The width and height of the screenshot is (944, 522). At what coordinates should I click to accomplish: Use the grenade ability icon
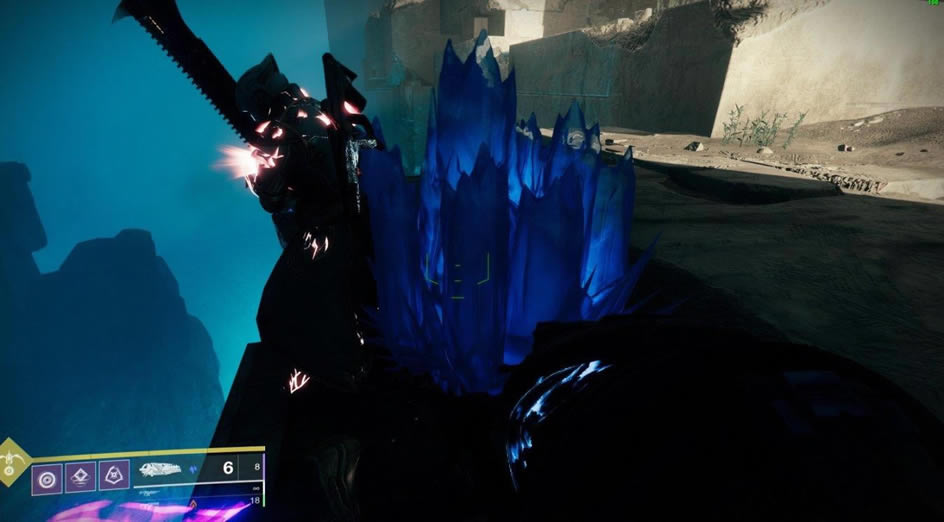point(46,477)
